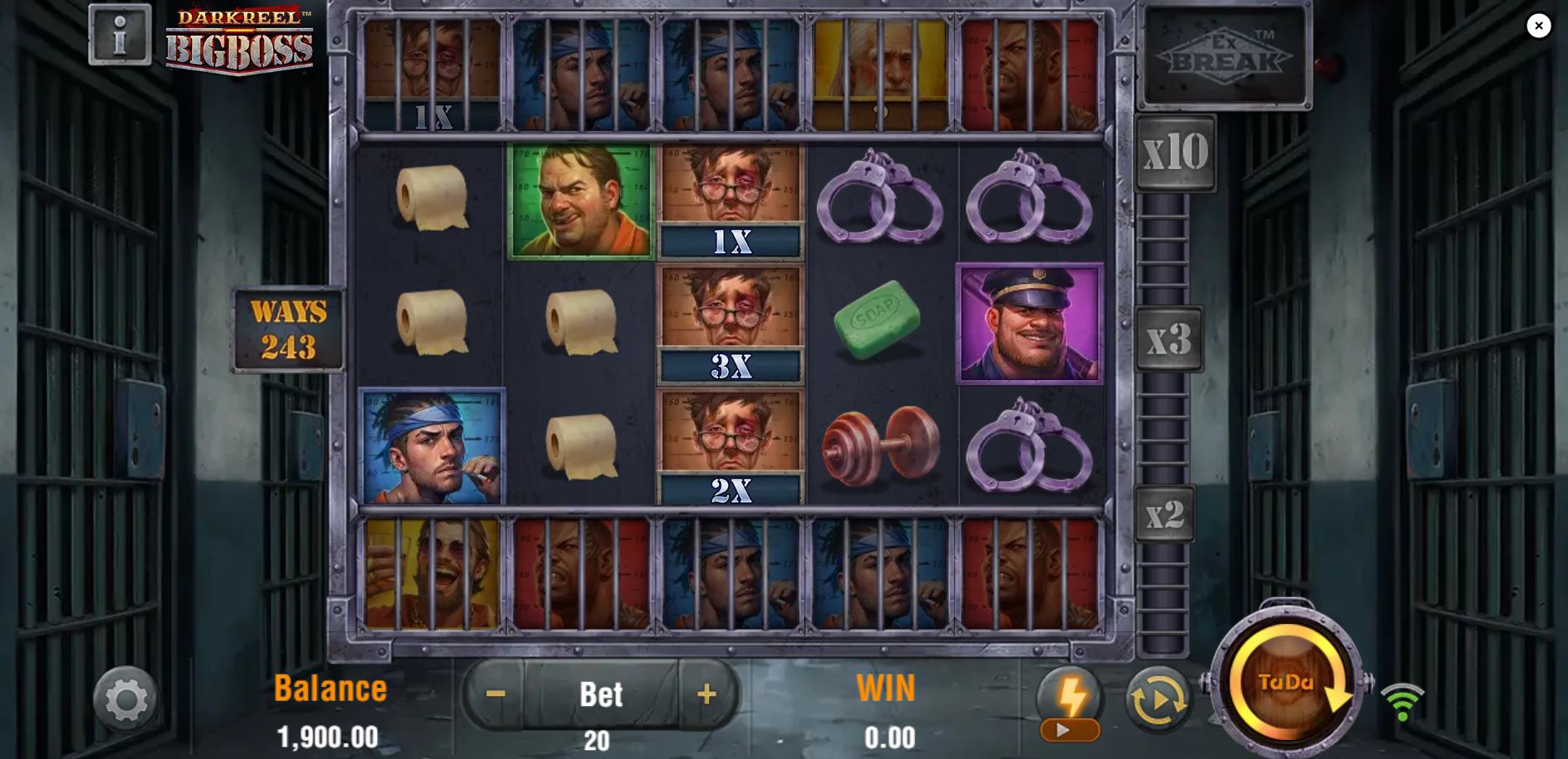1568x759 pixels.
Task: Click the Balance display showing 1,900.00
Action: tap(328, 708)
